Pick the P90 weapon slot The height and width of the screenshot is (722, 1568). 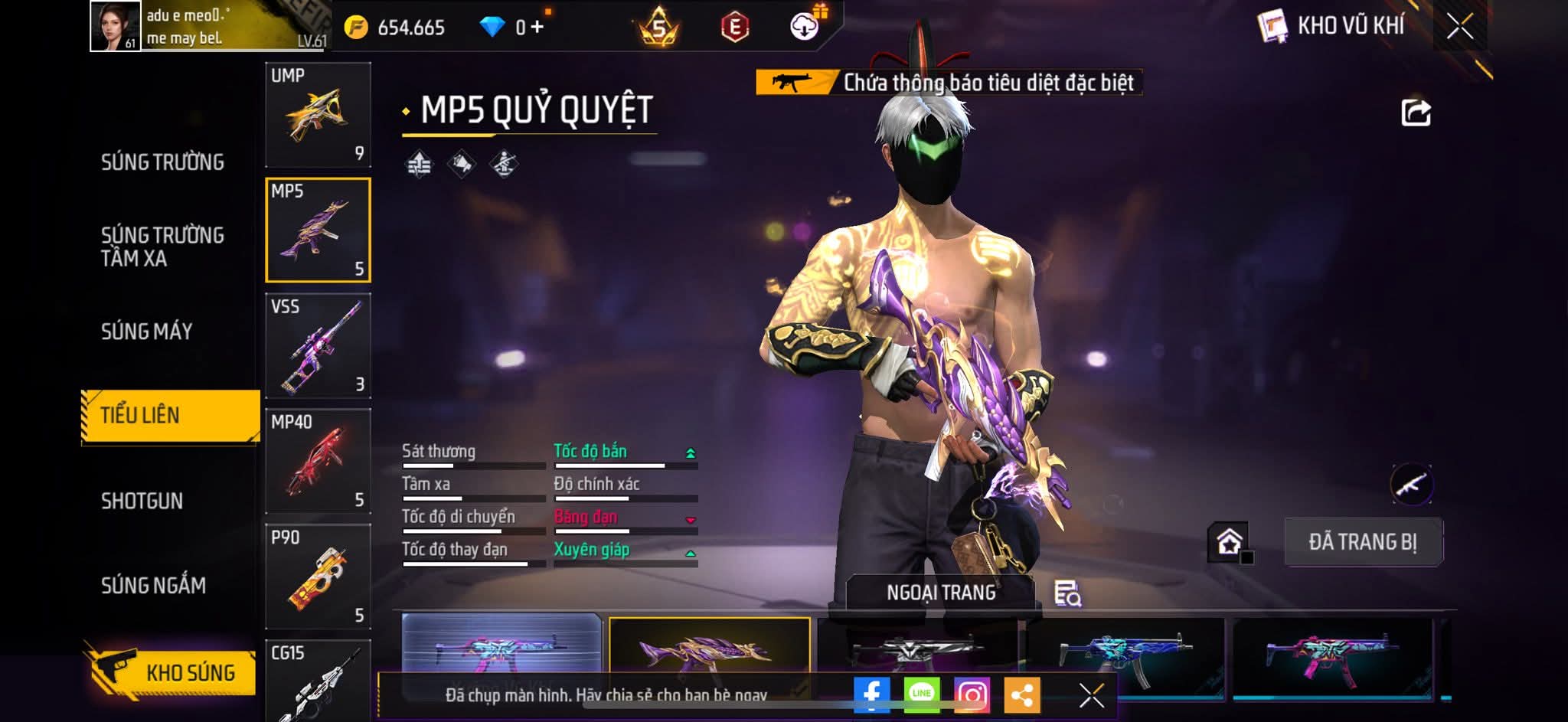tap(318, 577)
